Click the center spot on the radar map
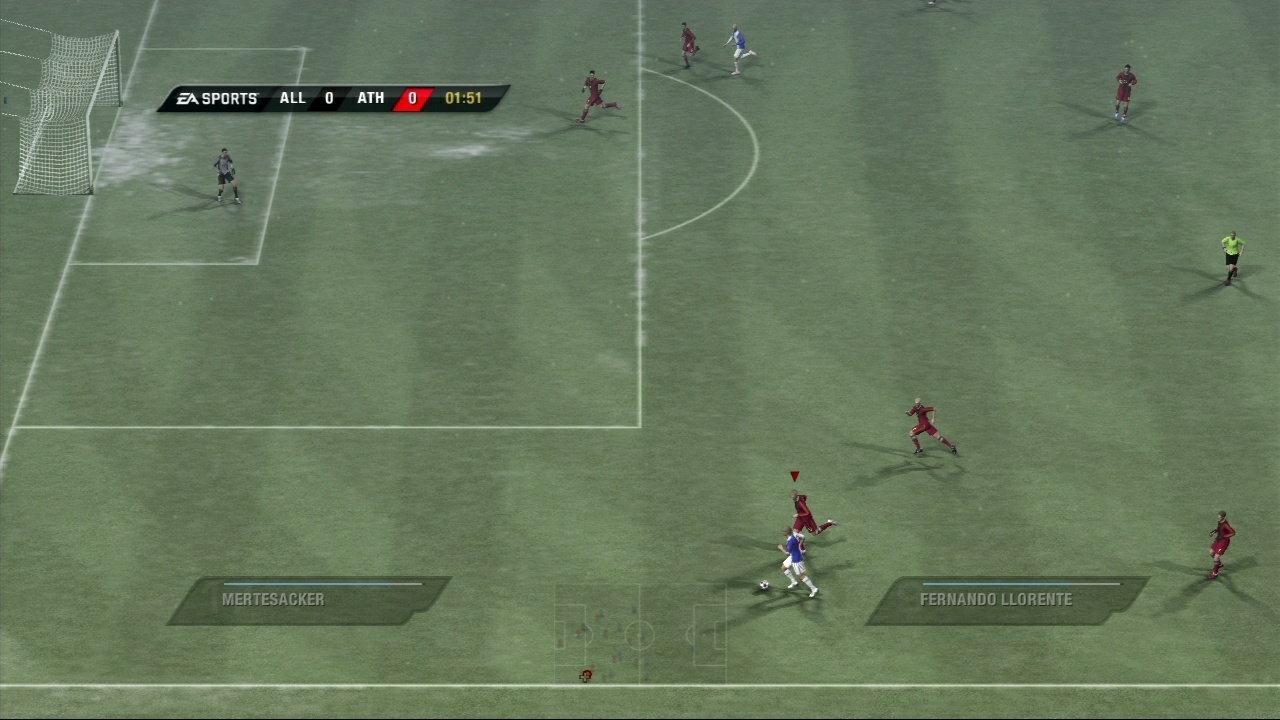This screenshot has width=1280, height=720. (639, 634)
